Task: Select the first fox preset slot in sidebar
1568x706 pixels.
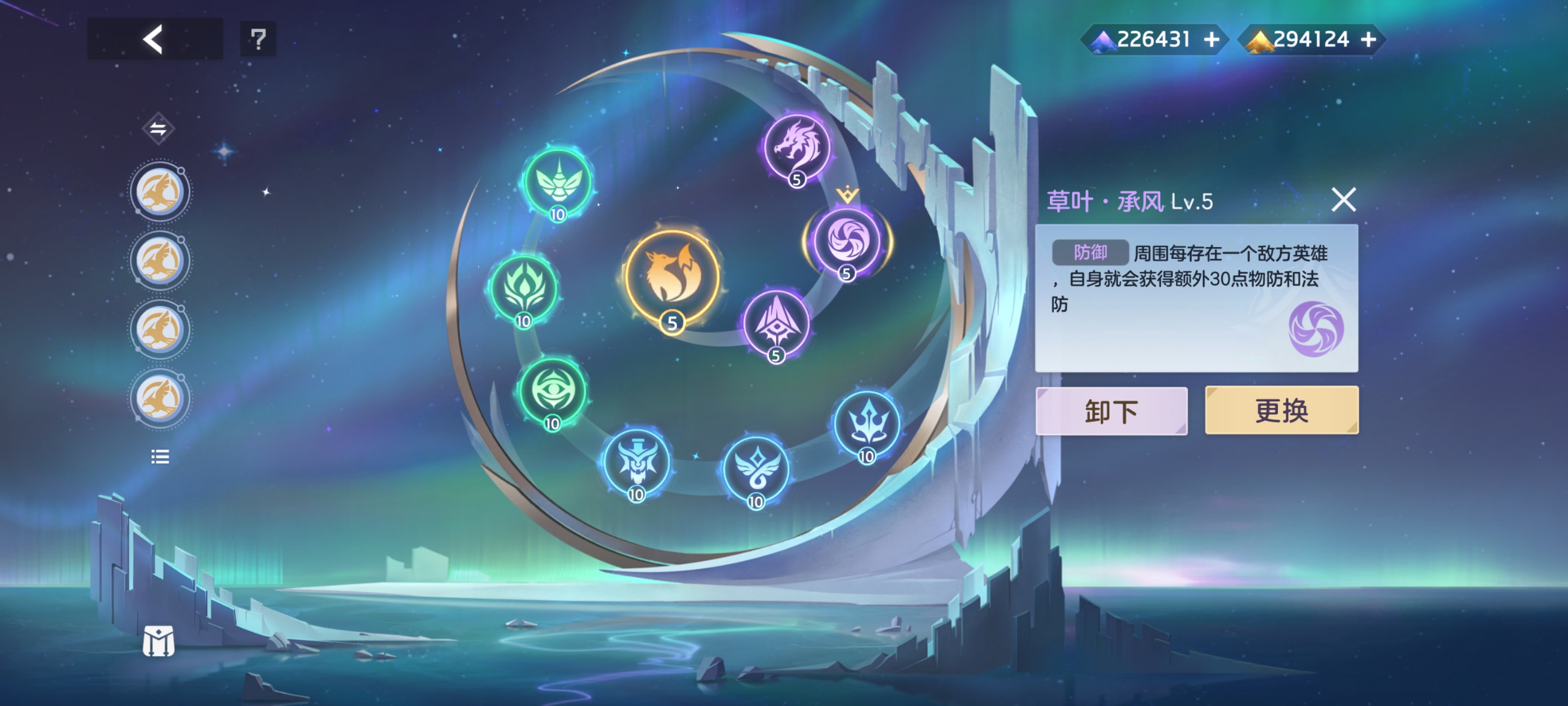Action: click(x=160, y=191)
